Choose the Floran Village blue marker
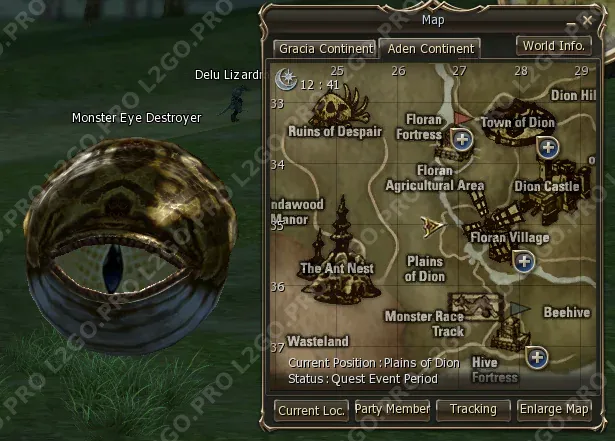 coord(522,261)
